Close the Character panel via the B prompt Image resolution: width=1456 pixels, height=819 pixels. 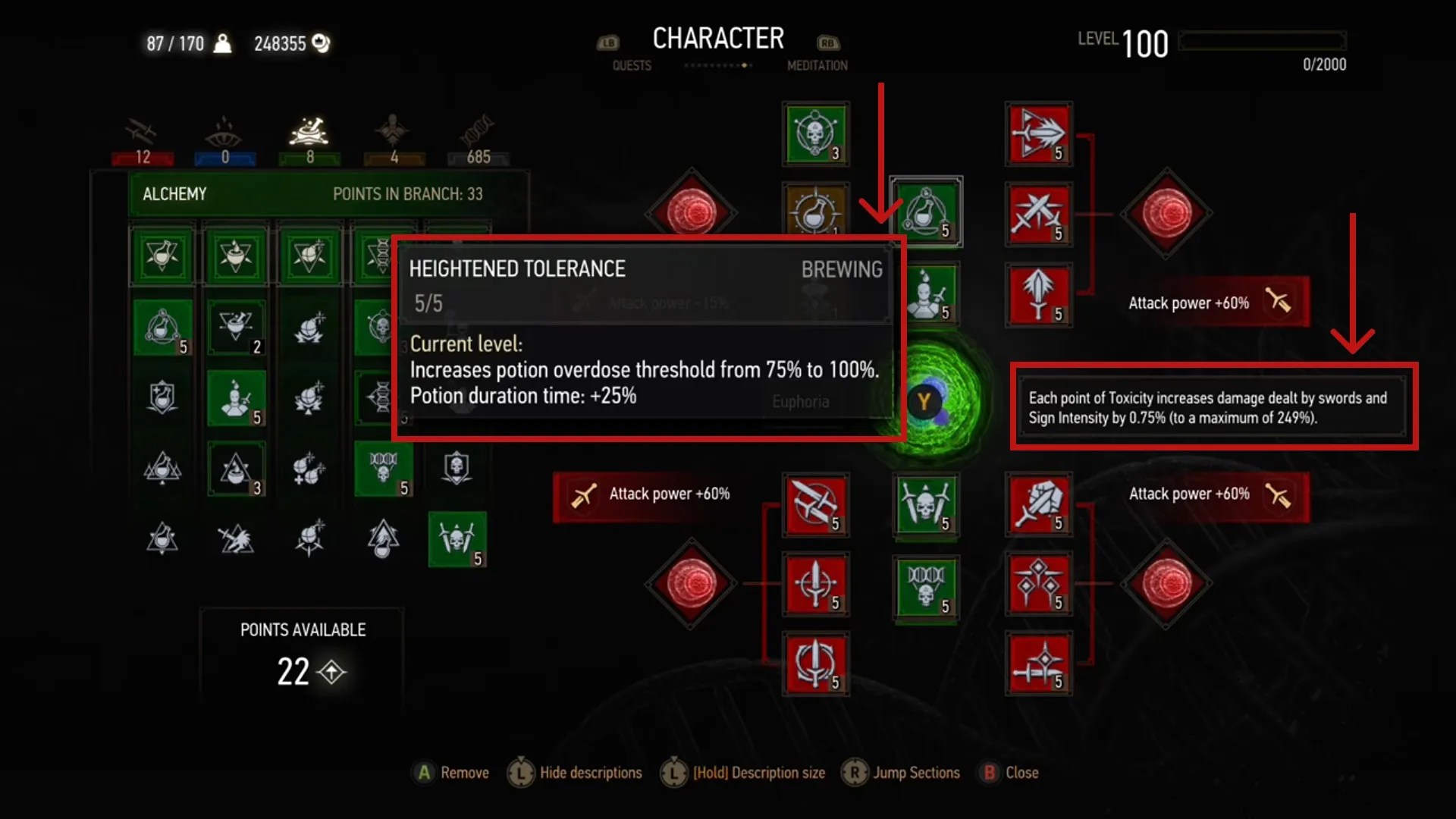1009,773
